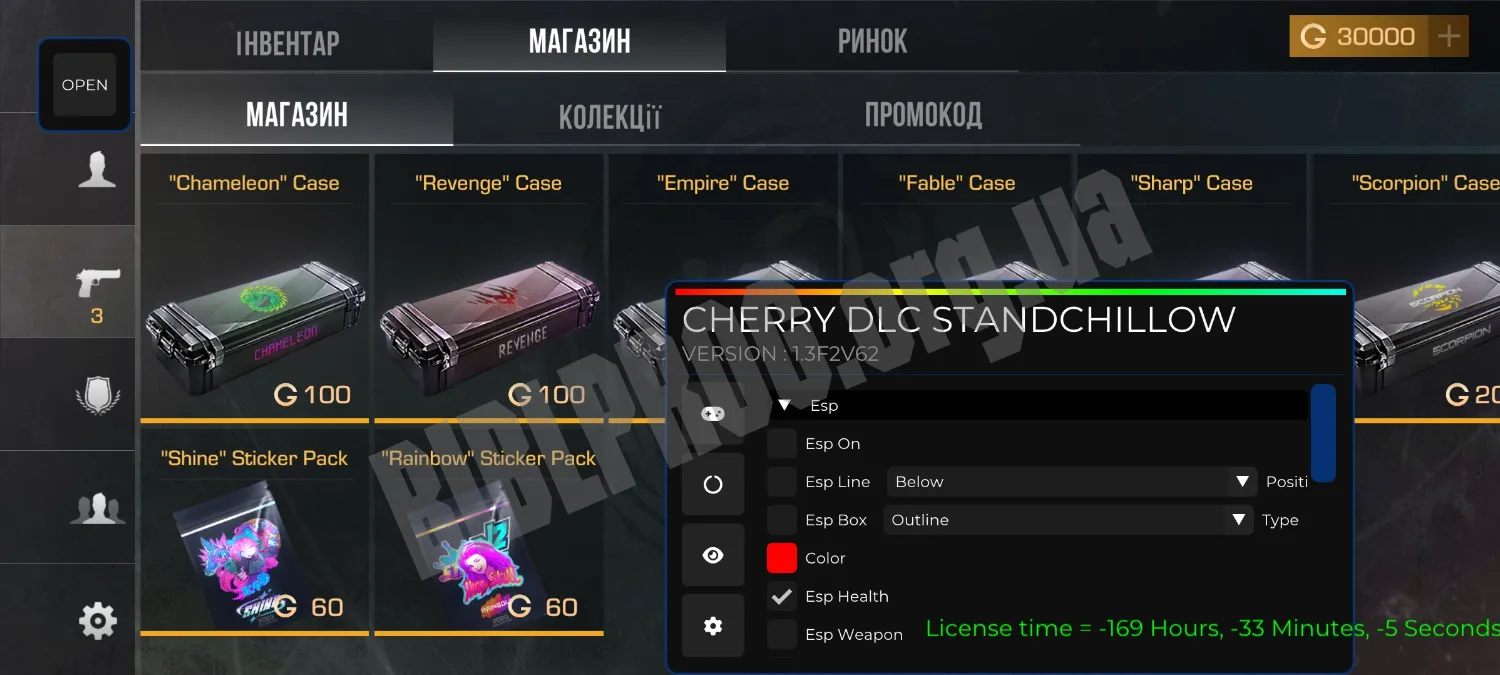1500x675 pixels.
Task: Add gold with the plus button
Action: tap(1448, 37)
